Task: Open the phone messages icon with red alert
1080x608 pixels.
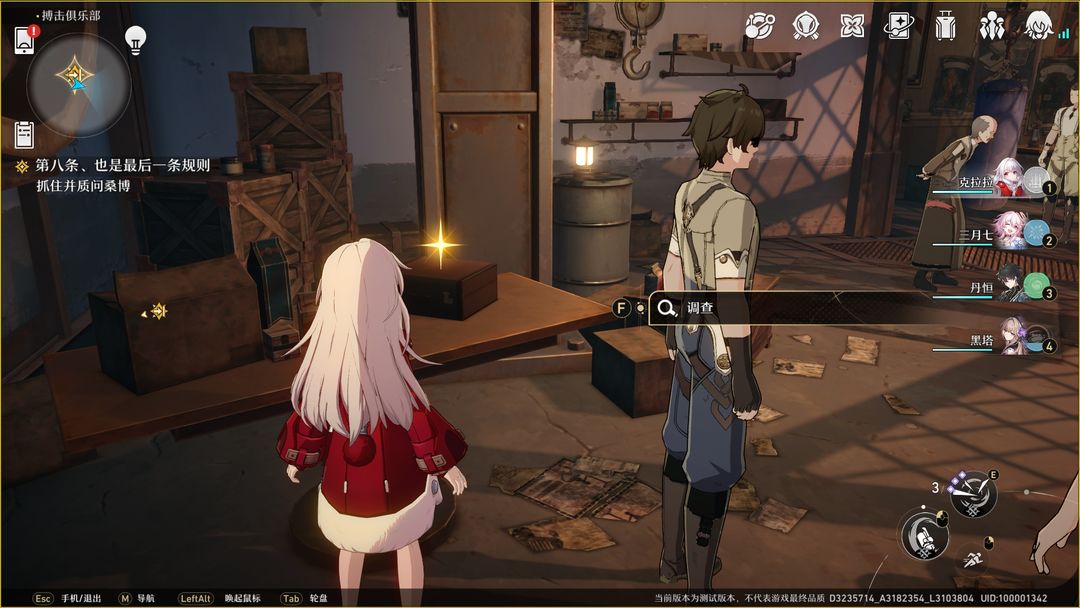Action: [25, 40]
